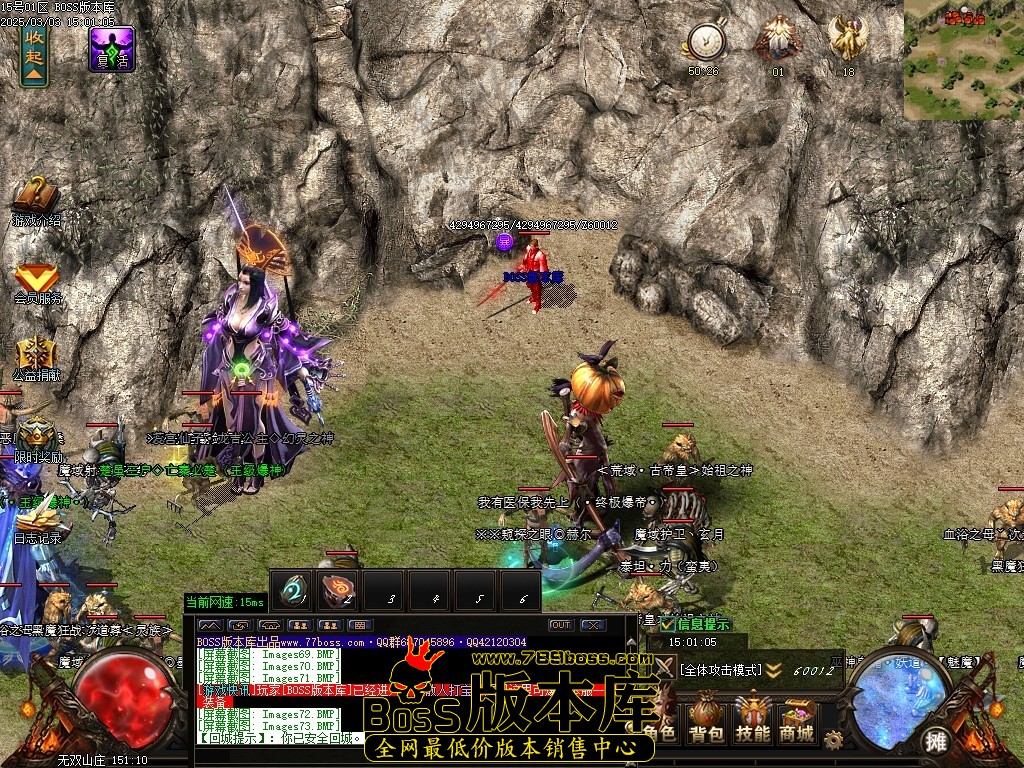Click the OUT button on chat panel
The image size is (1024, 768).
tap(561, 625)
